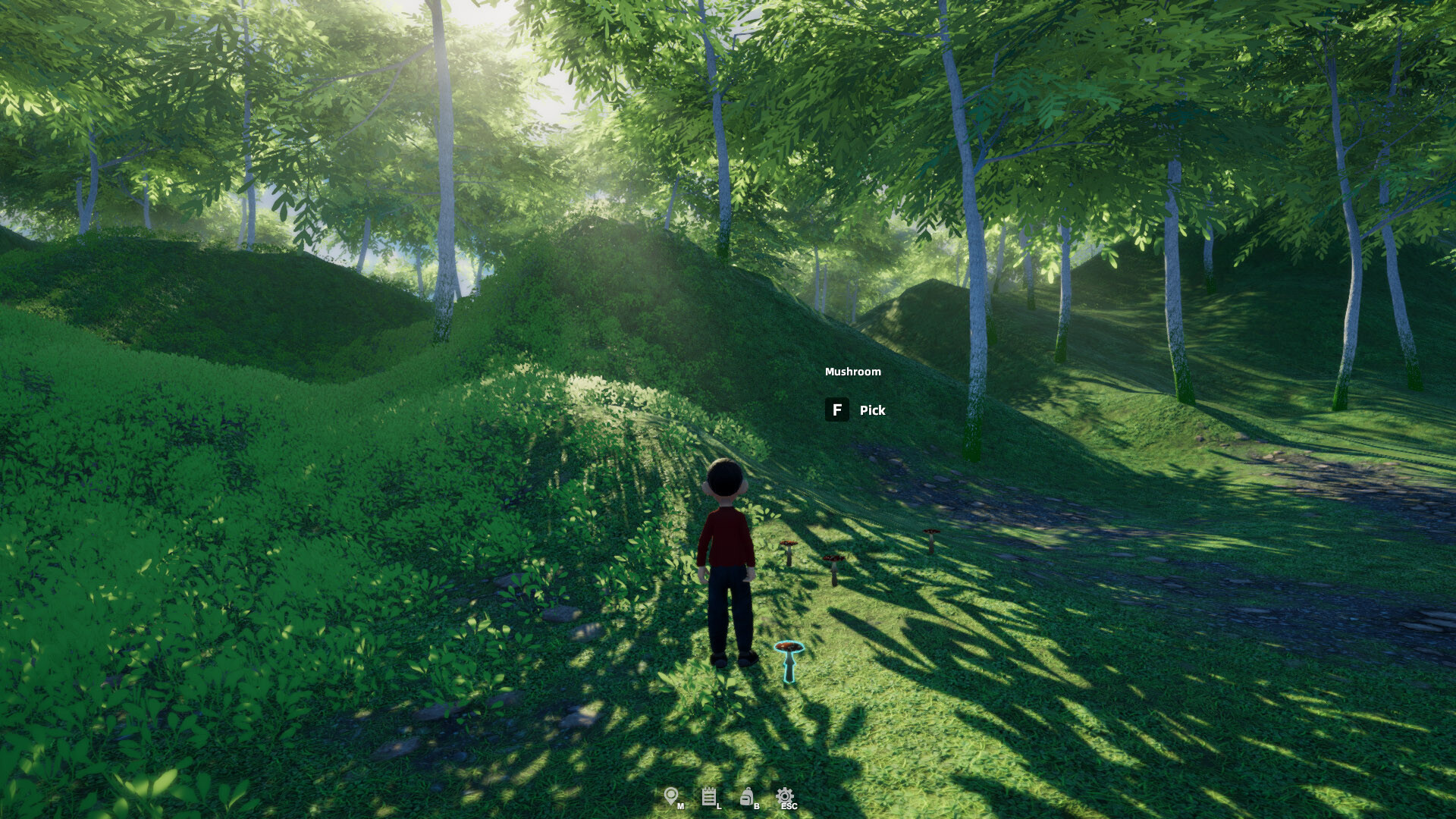Click the F keybind box
1456x819 pixels.
tap(836, 410)
